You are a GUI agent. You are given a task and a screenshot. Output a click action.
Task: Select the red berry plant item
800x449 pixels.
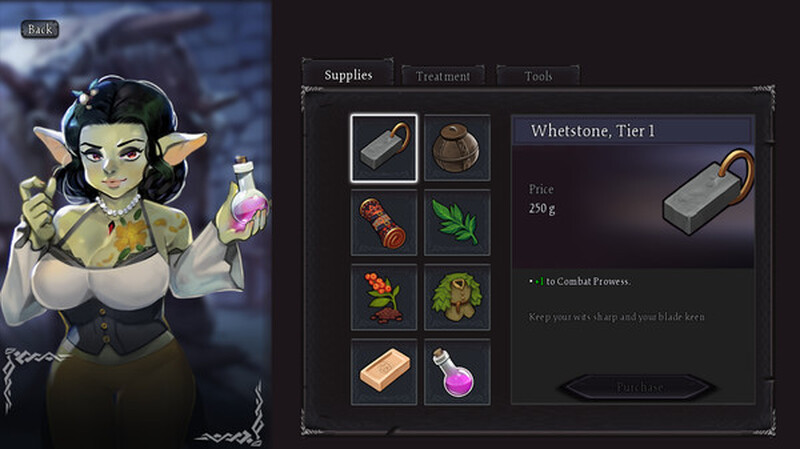coord(383,297)
